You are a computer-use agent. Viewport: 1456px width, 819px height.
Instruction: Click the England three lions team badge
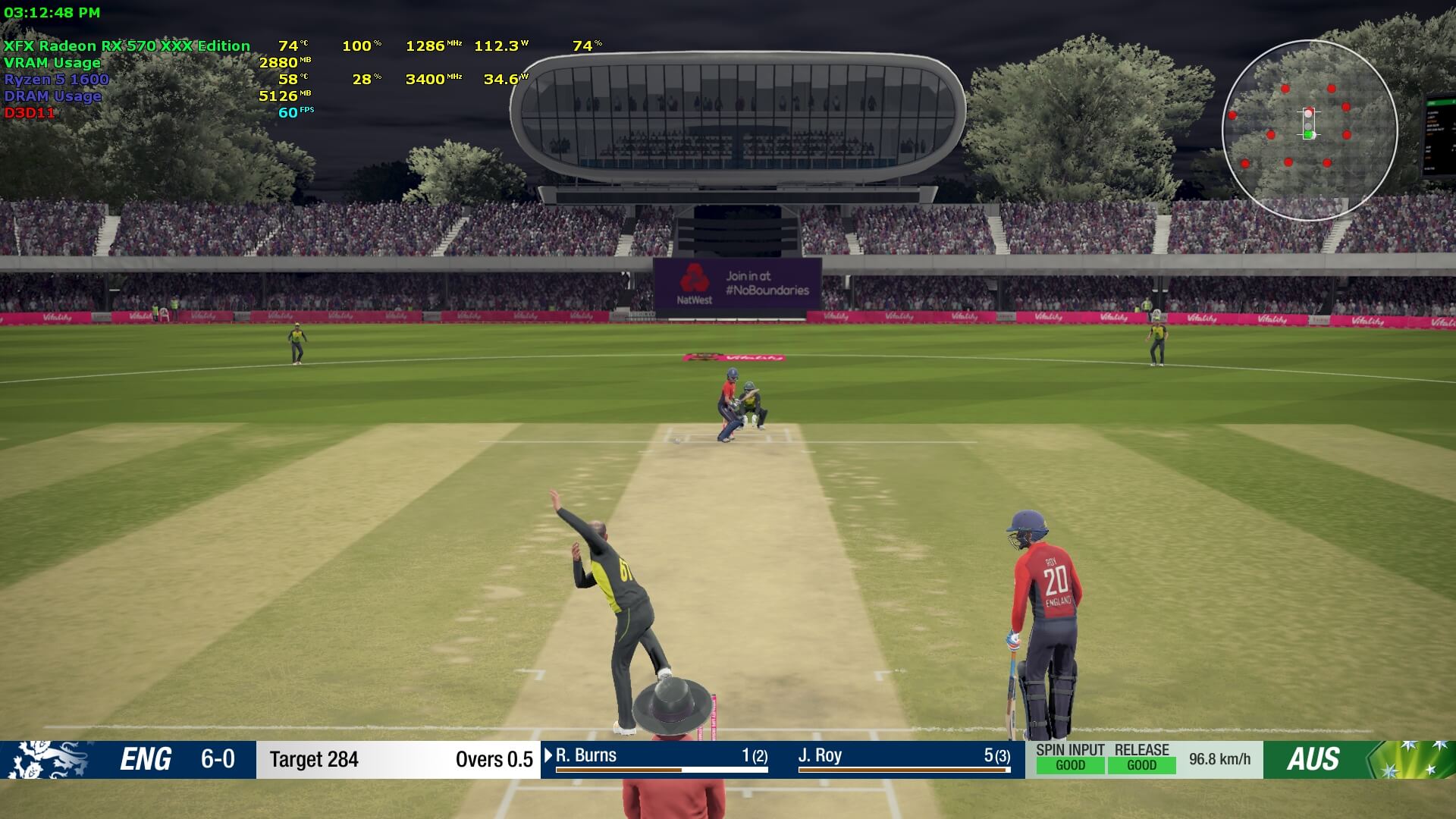pyautogui.click(x=47, y=759)
